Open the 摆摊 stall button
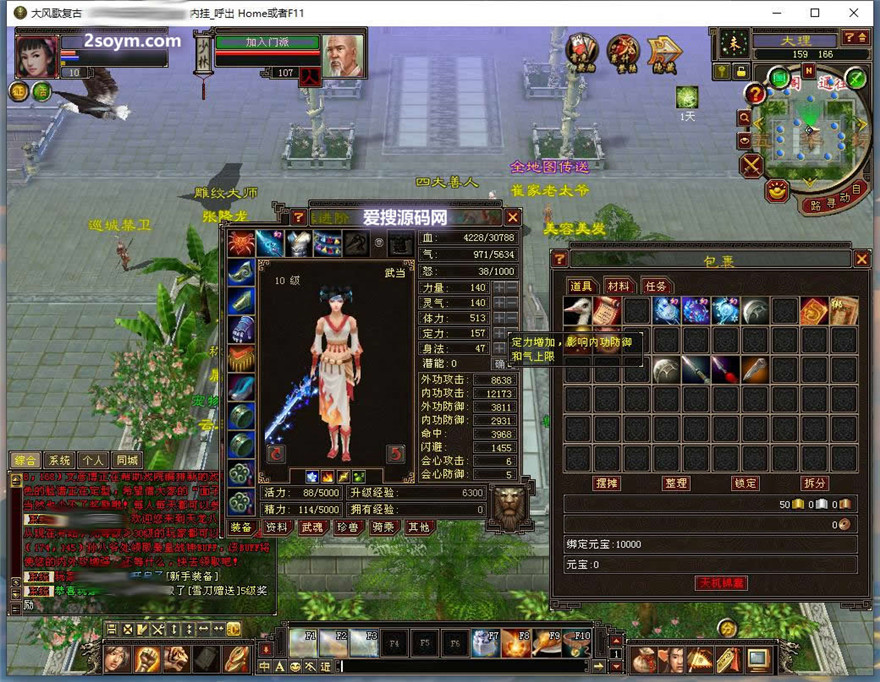Screen dimensions: 880x682 607,483
